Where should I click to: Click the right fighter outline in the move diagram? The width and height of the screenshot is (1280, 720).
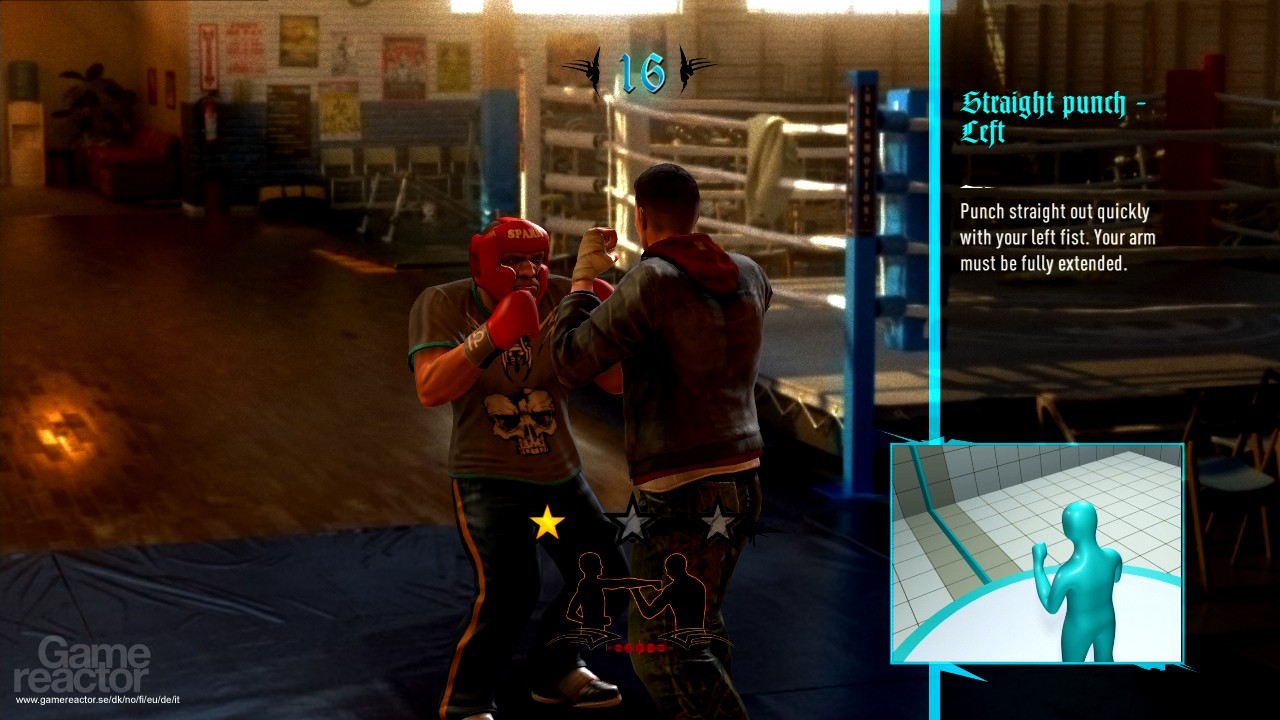pyautogui.click(x=685, y=590)
